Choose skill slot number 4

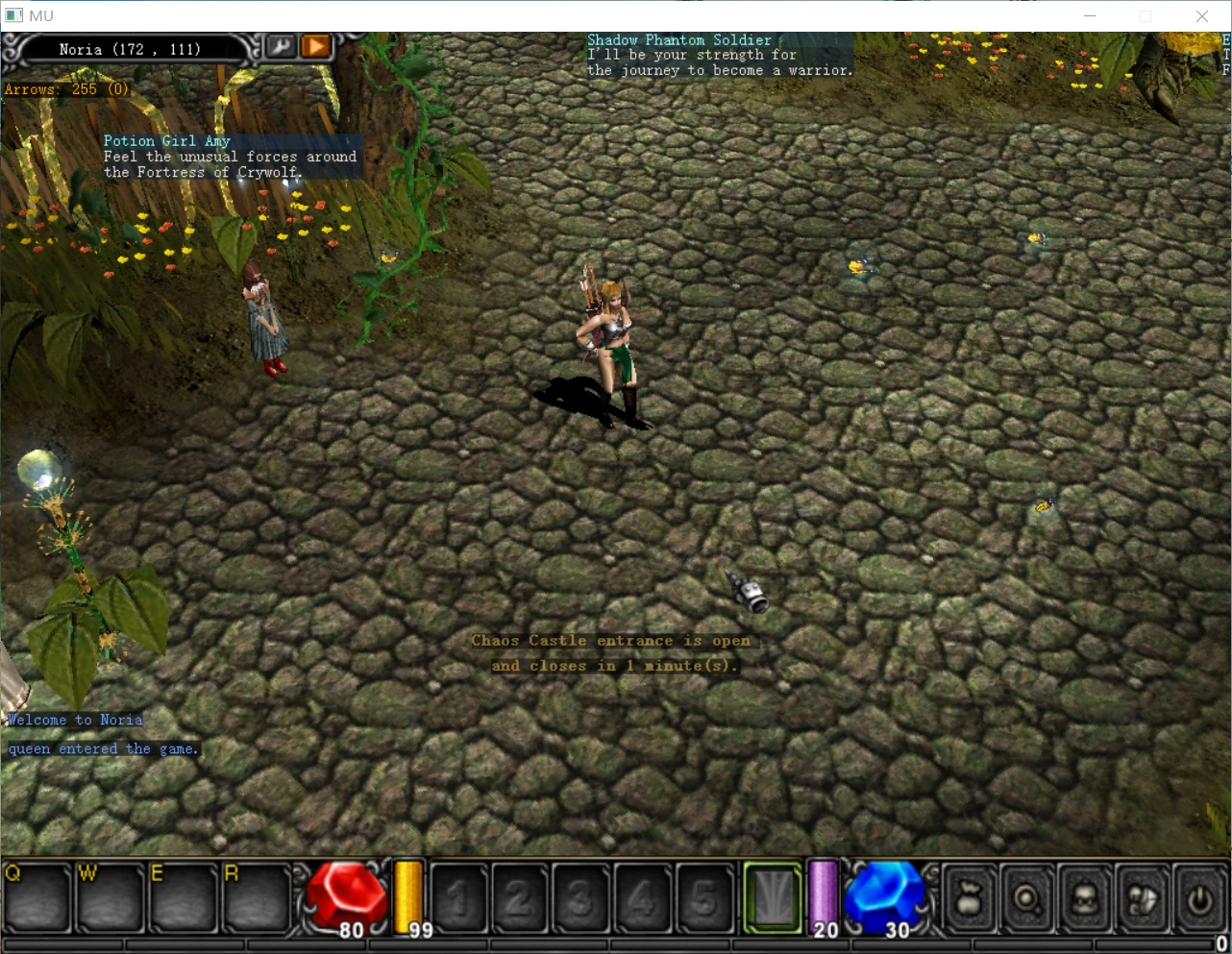click(x=642, y=898)
